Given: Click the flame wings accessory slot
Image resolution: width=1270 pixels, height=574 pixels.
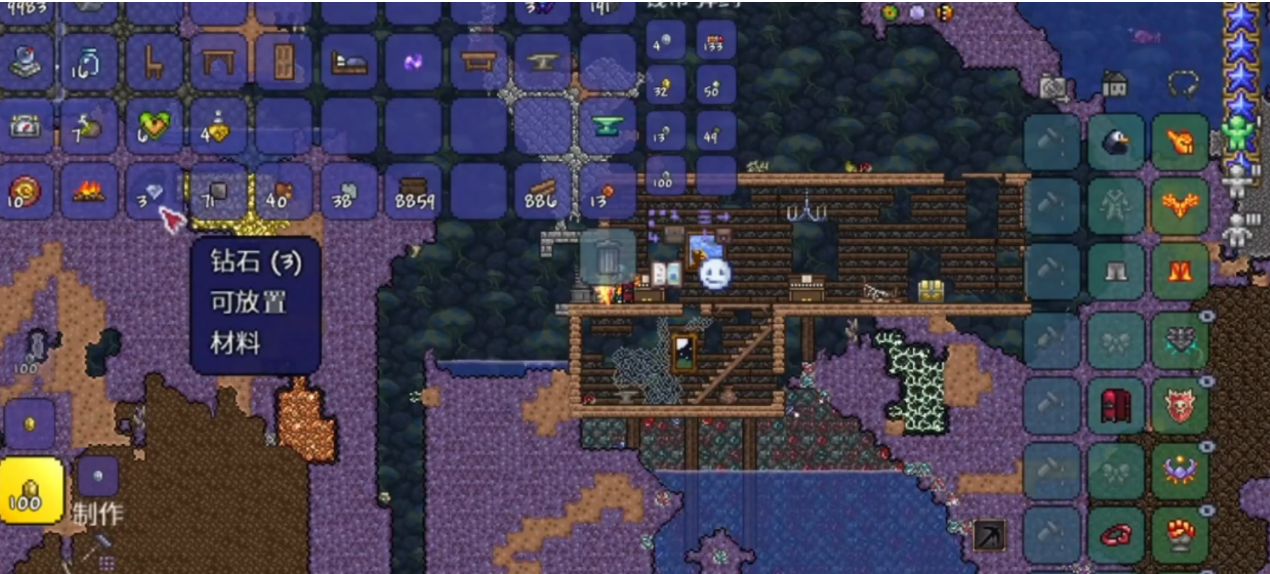Looking at the screenshot, I should pyautogui.click(x=1180, y=207).
